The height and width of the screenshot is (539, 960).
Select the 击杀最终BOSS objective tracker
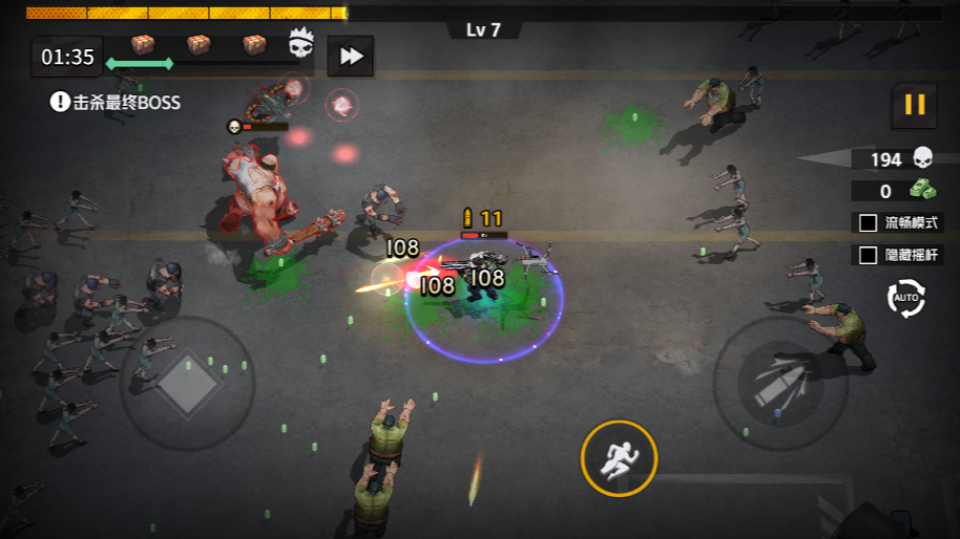[x=116, y=102]
